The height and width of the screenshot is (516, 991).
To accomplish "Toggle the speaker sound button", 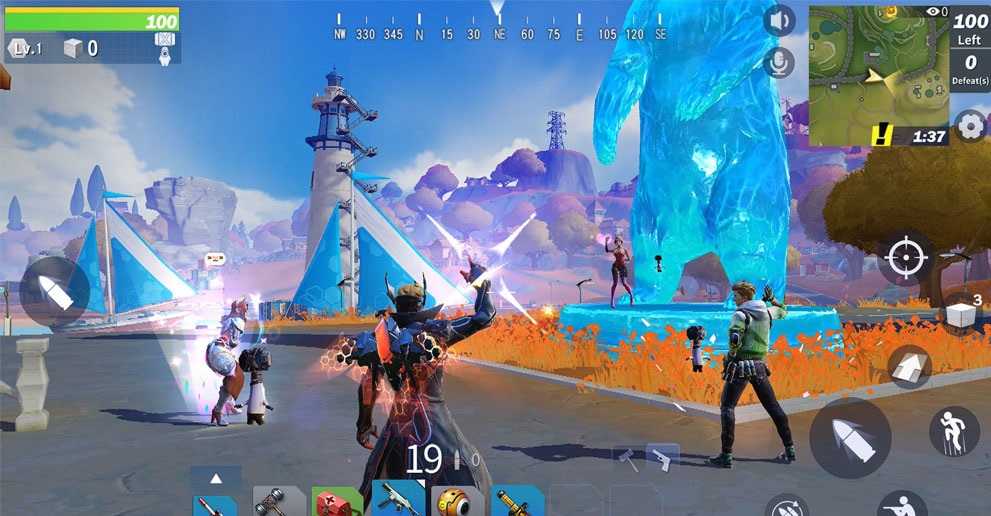I will 778,20.
